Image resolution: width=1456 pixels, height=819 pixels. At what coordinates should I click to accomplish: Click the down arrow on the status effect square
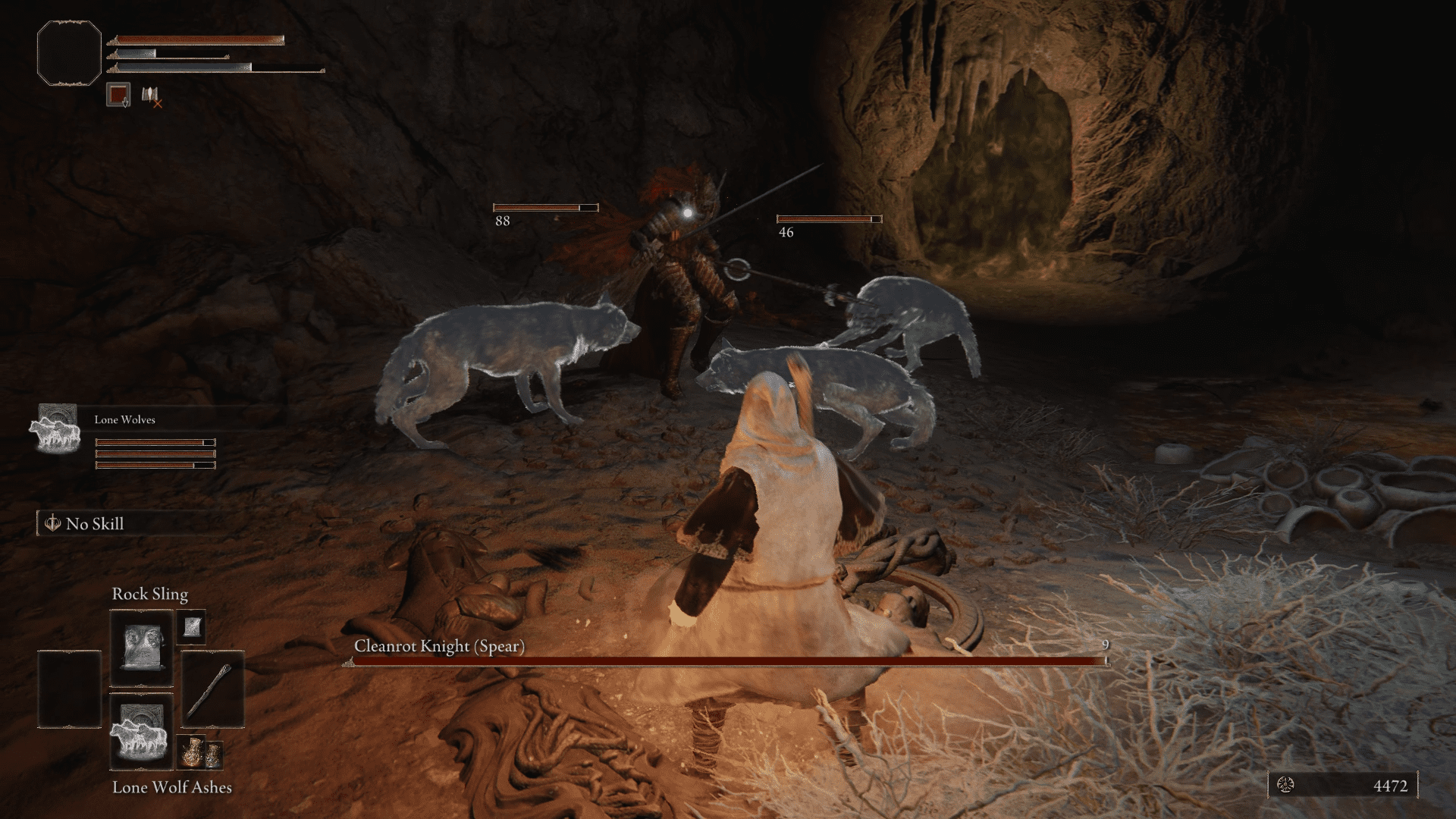click(x=125, y=101)
